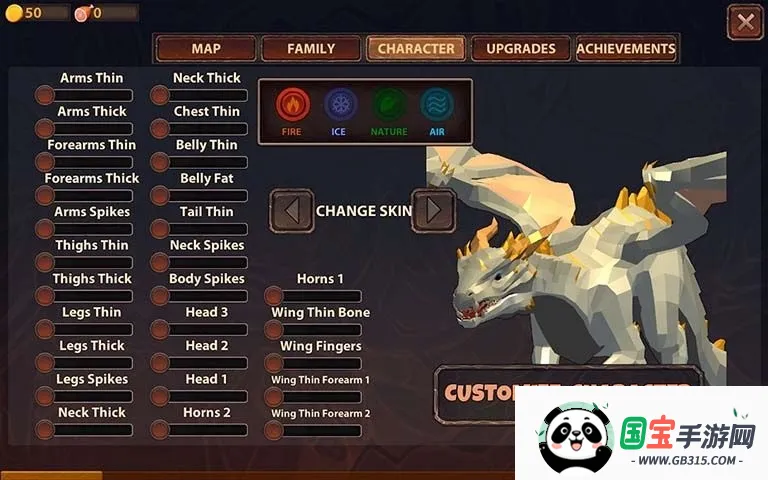Select the Ice element icon
768x480 pixels.
[340, 105]
